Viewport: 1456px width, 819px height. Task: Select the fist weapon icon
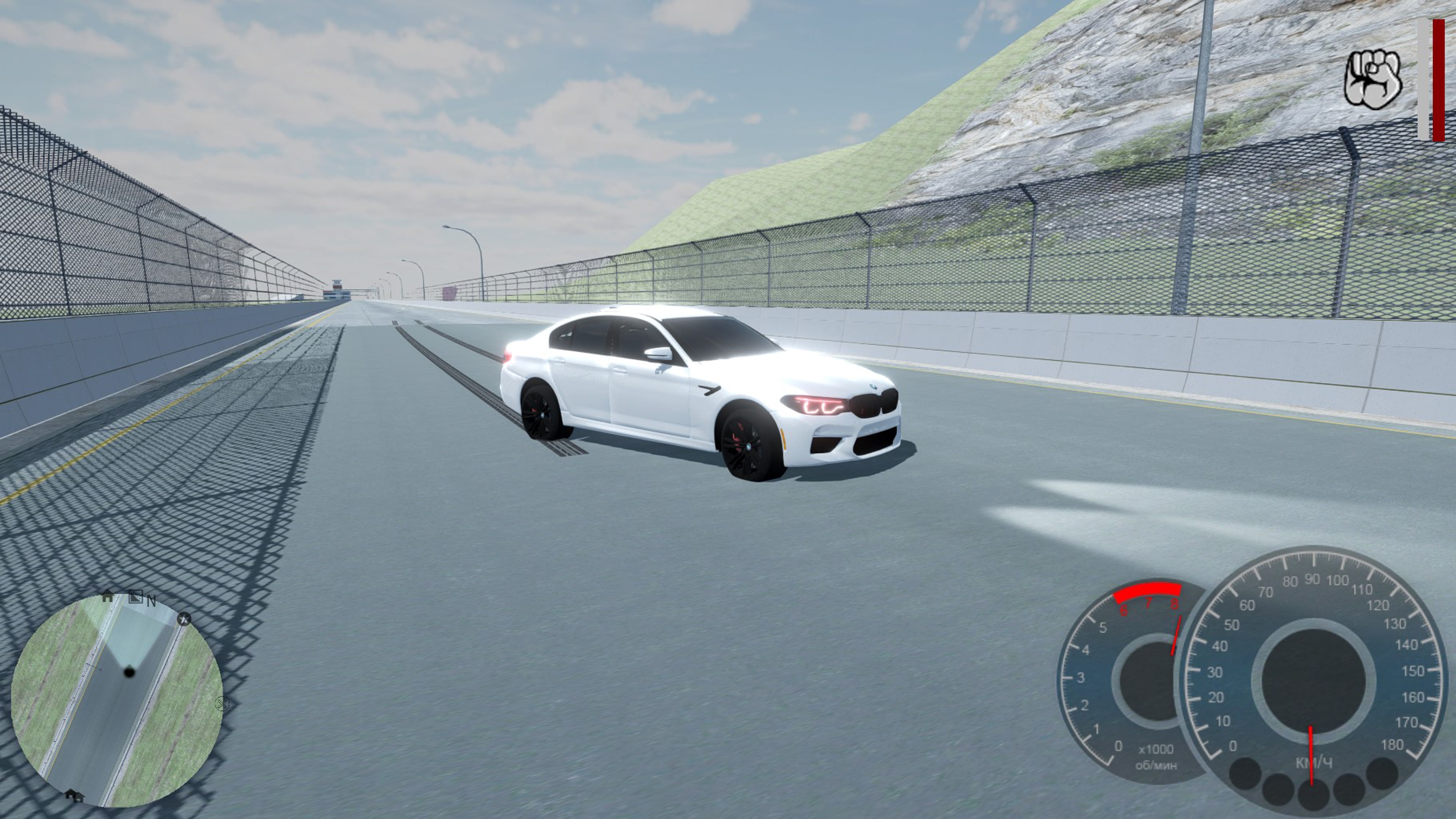(1372, 79)
